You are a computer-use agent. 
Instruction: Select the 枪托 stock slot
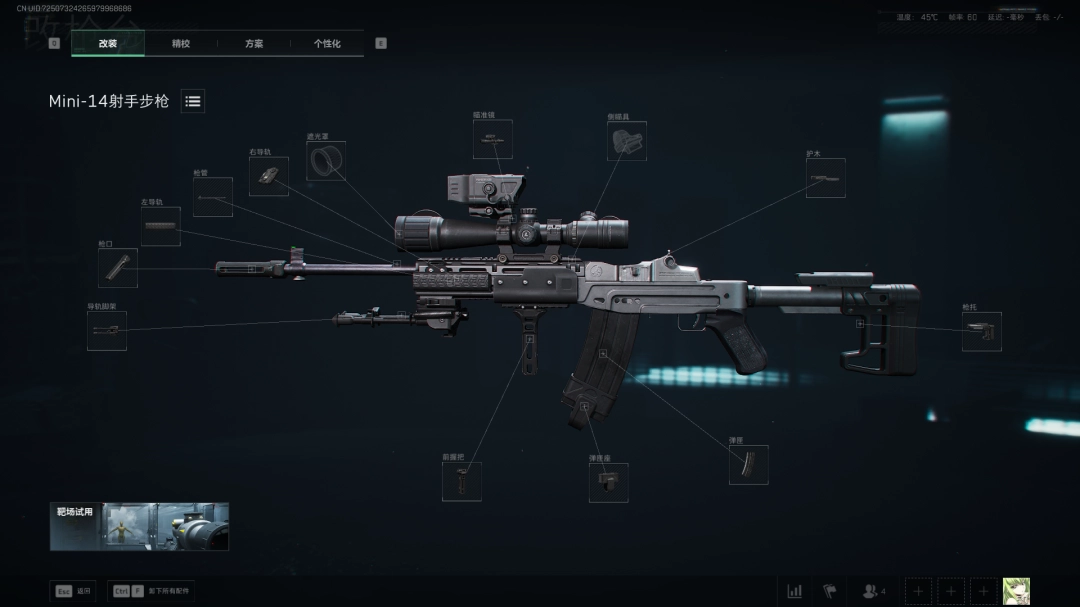[x=981, y=331]
